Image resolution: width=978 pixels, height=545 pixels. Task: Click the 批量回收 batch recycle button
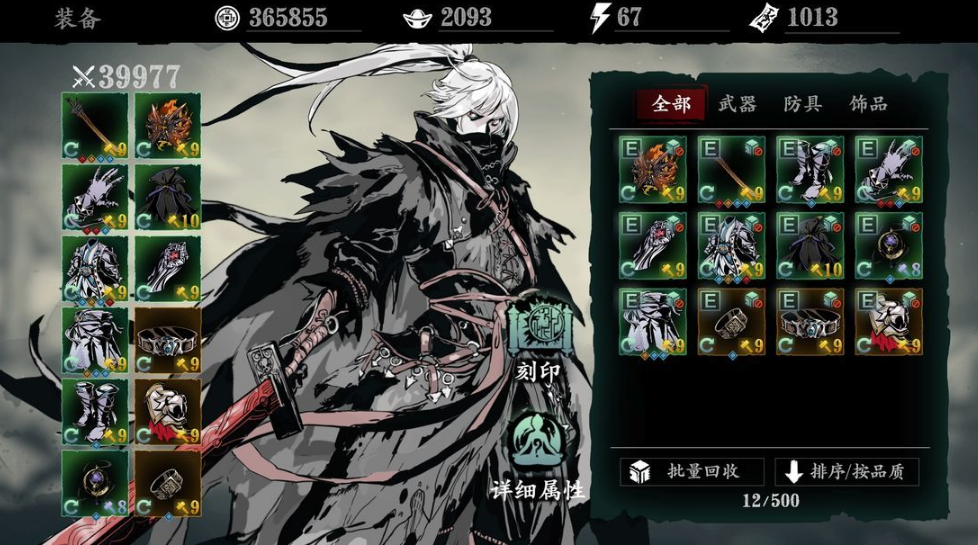[692, 472]
